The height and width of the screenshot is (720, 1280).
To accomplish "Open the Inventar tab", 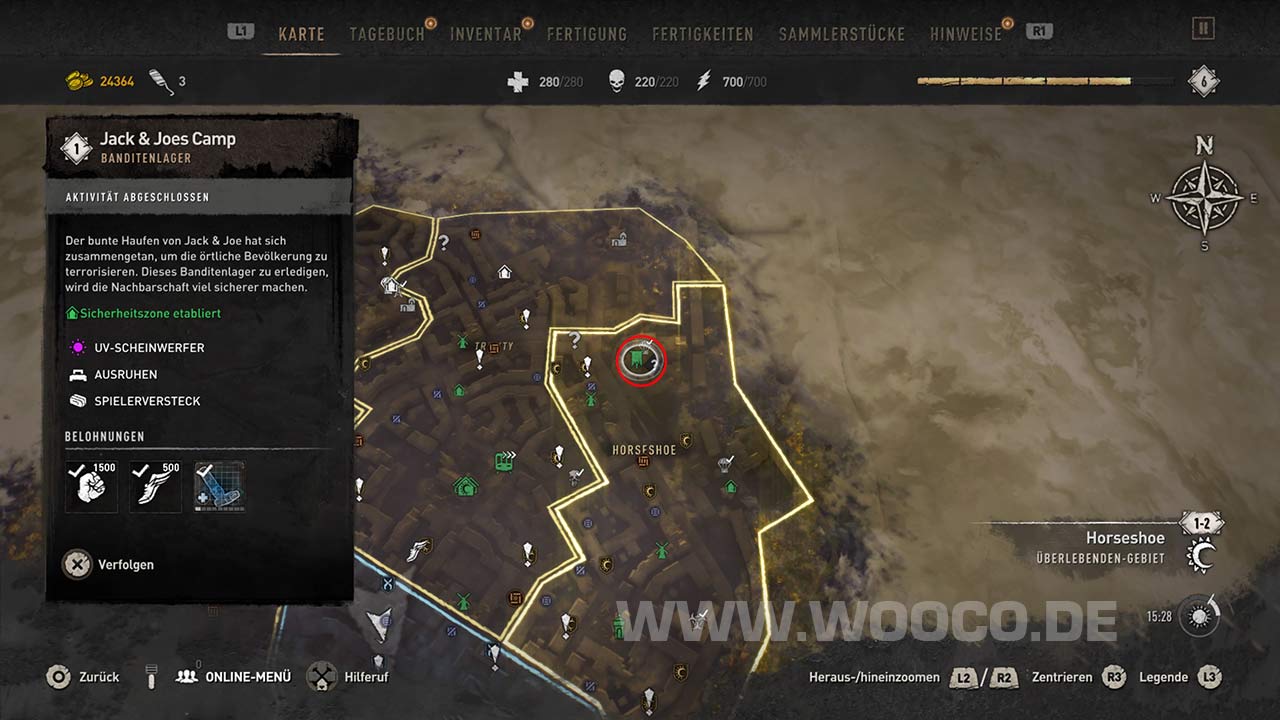I will [485, 34].
